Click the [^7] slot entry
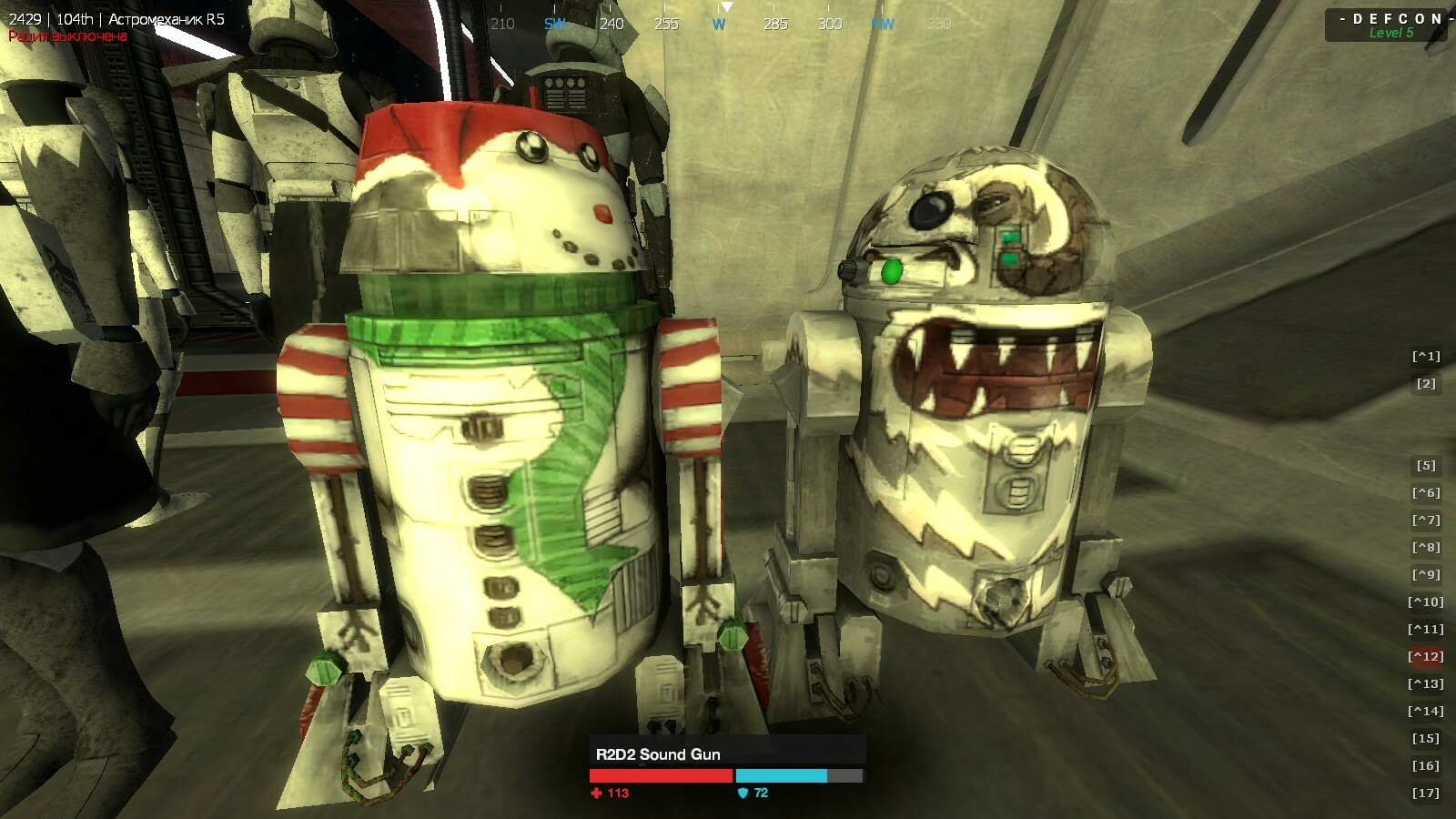The height and width of the screenshot is (819, 1456). (x=1426, y=521)
